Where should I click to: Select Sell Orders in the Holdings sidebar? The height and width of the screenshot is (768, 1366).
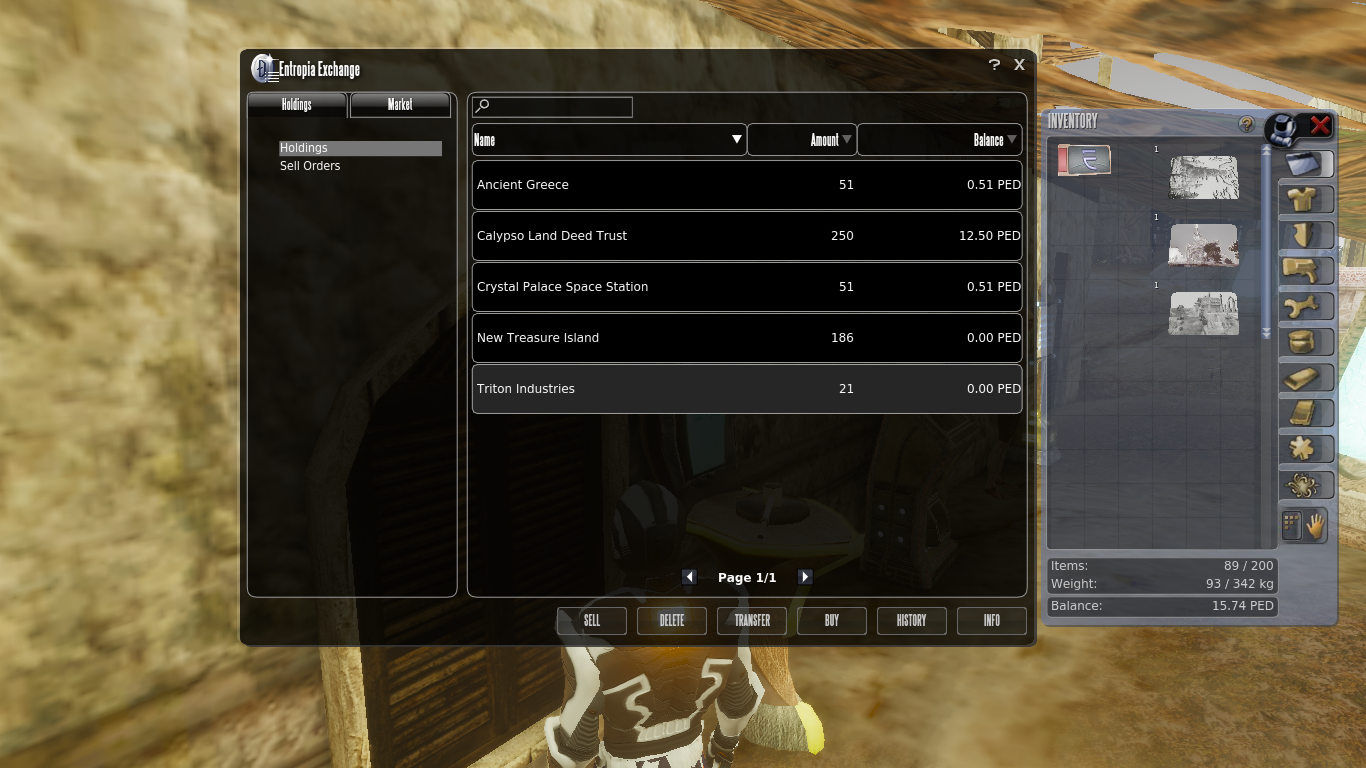pyautogui.click(x=310, y=165)
